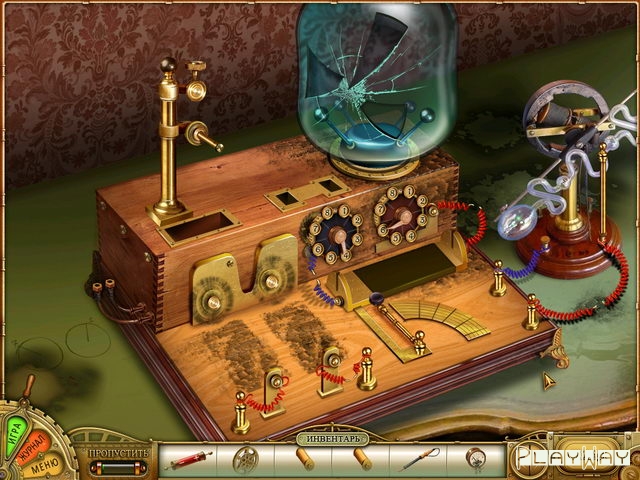Pick the needle tool in the inventory

coord(416,460)
